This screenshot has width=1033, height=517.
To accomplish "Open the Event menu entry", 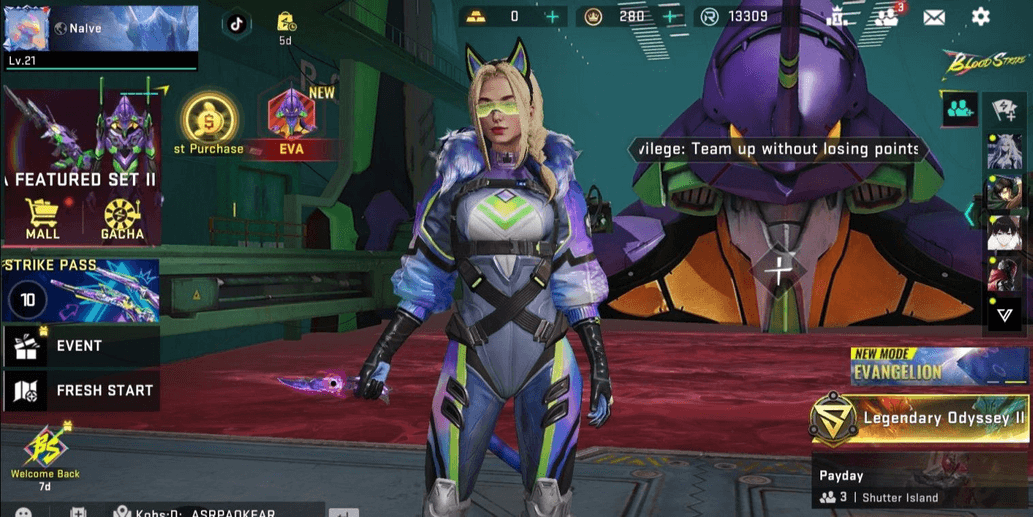I will click(80, 346).
